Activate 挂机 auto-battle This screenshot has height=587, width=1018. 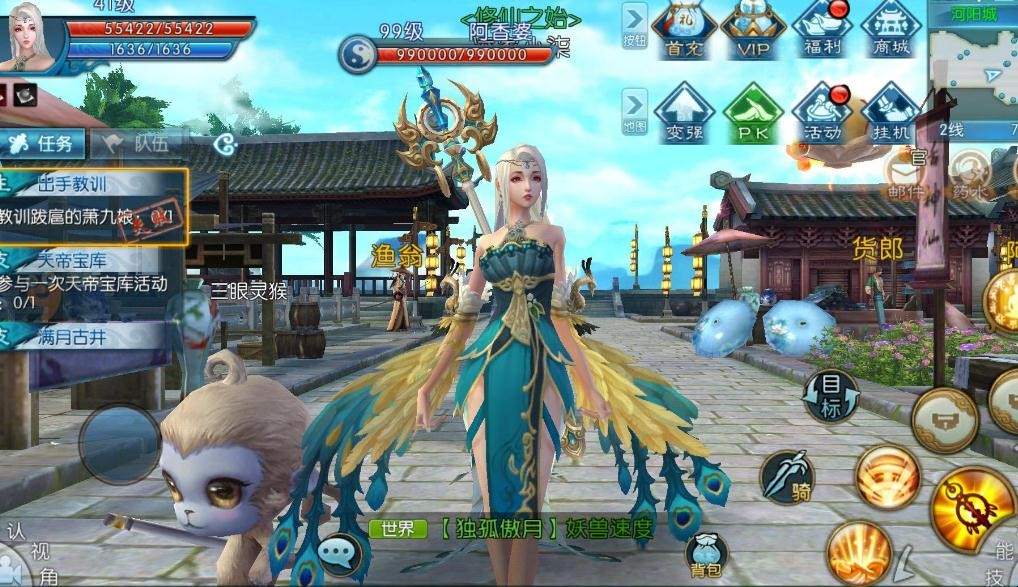click(889, 114)
